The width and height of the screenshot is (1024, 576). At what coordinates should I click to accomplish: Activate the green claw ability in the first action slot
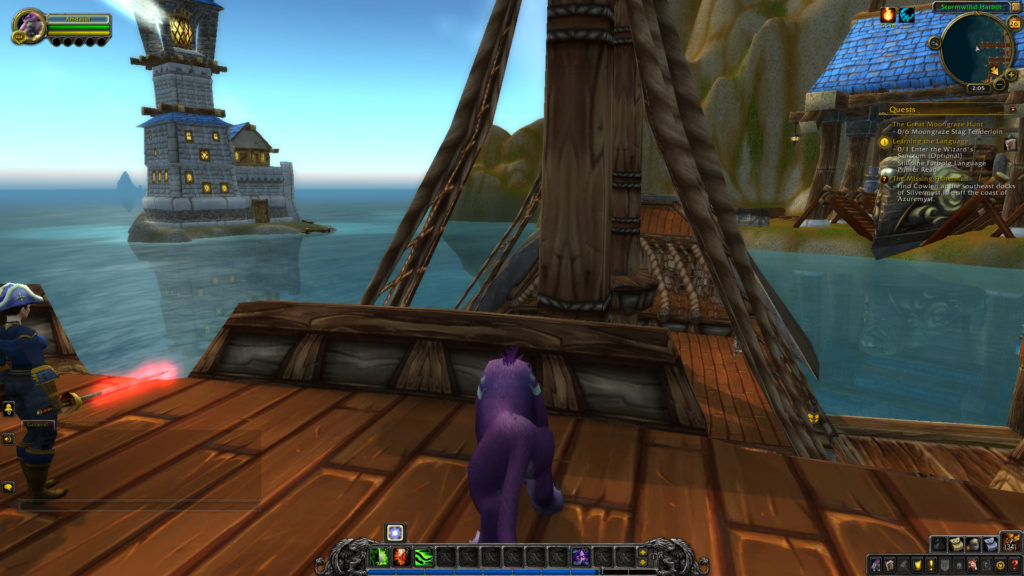tap(380, 556)
